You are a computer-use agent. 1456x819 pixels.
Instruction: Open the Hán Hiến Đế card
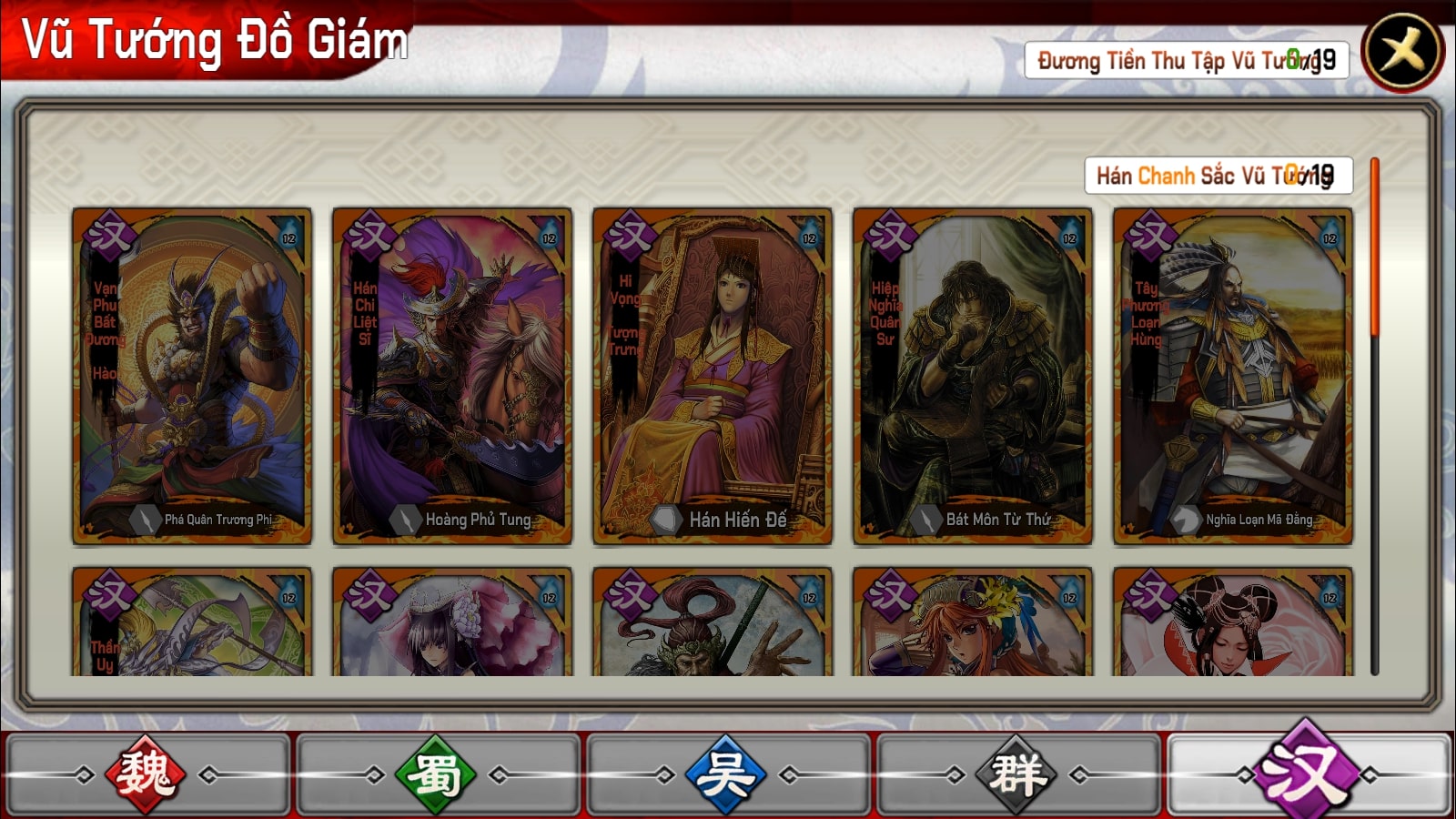click(x=713, y=376)
